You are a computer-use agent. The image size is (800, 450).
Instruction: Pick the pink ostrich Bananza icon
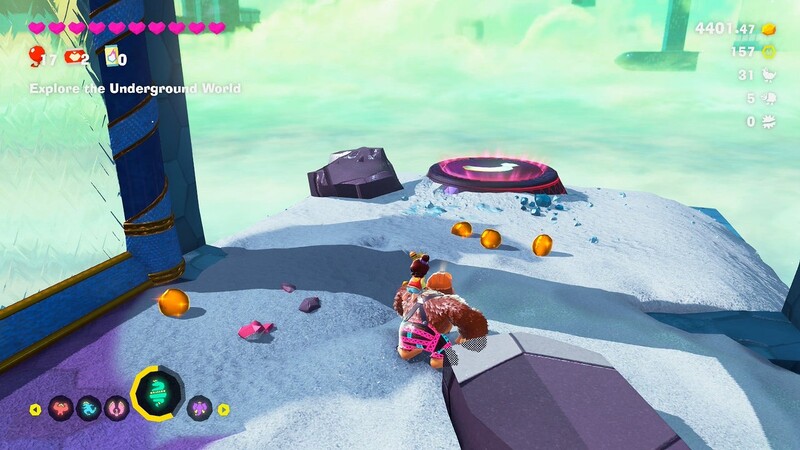pos(116,408)
